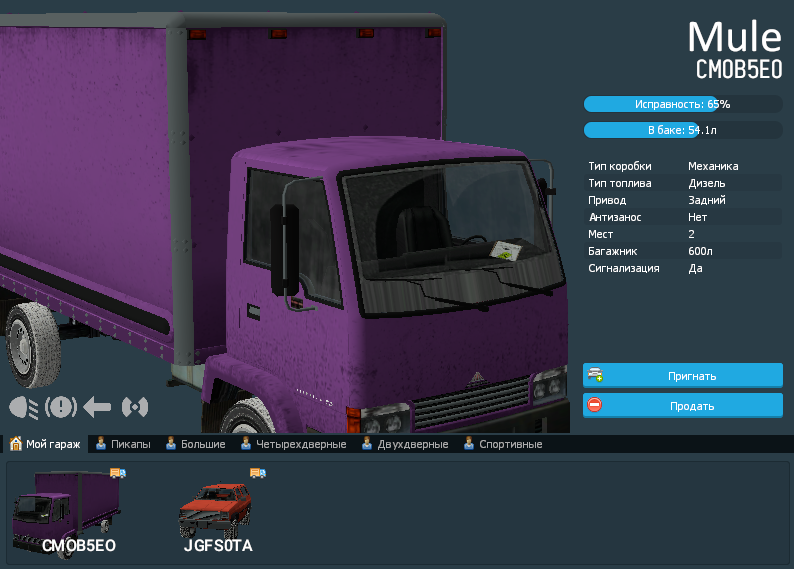Screen dimensions: 794x569
Task: View the Спортивные vehicles tab
Action: (502, 444)
